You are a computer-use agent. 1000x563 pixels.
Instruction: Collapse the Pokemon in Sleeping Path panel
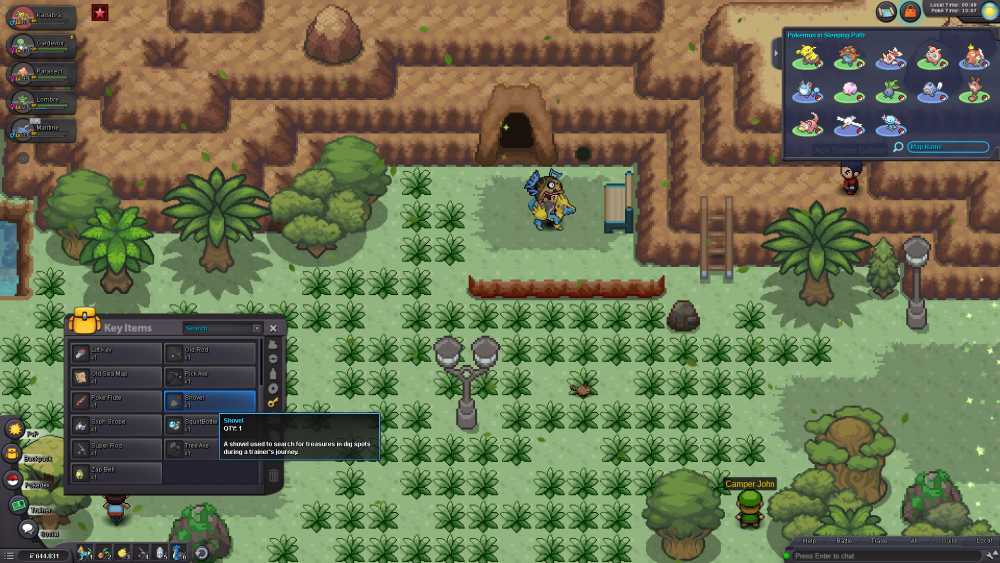776,52
